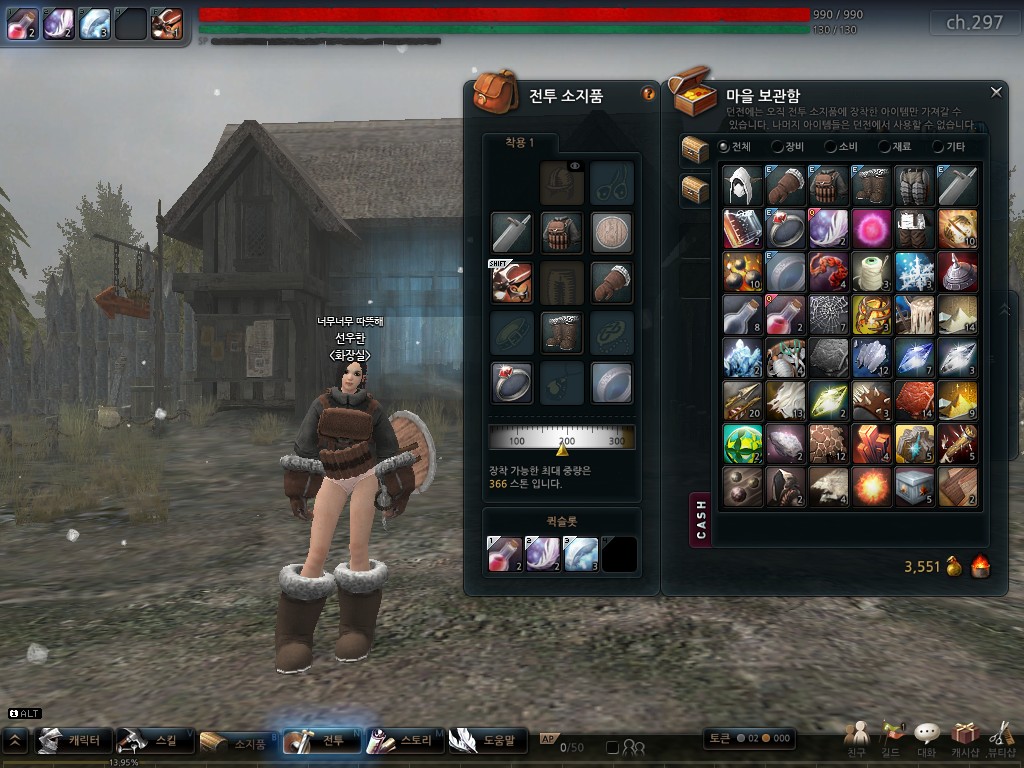Open the CASH storage tab
The height and width of the screenshot is (768, 1024).
(701, 520)
